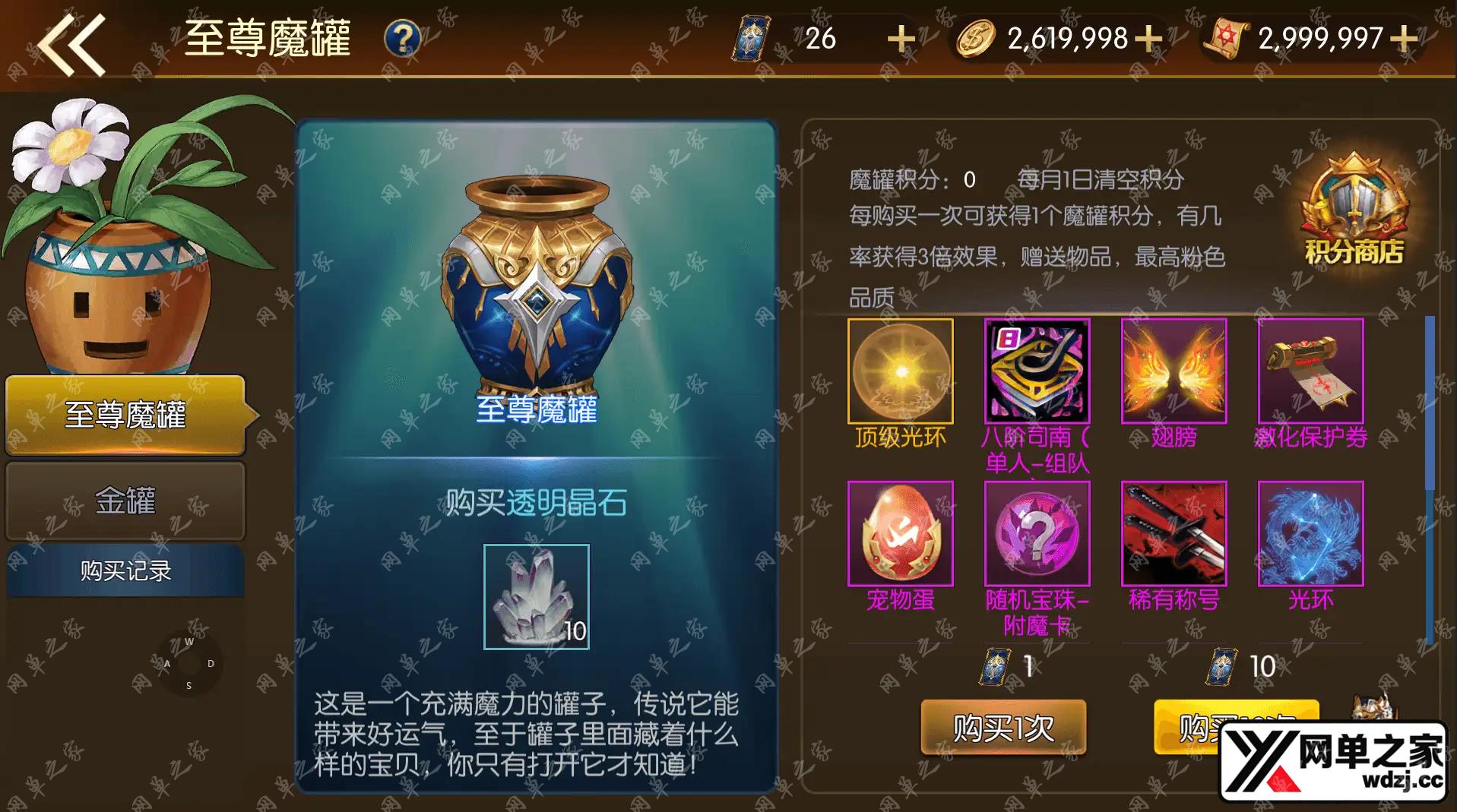This screenshot has width=1457, height=812.
Task: Open the 购买记录 purchase history tab
Action: [124, 571]
